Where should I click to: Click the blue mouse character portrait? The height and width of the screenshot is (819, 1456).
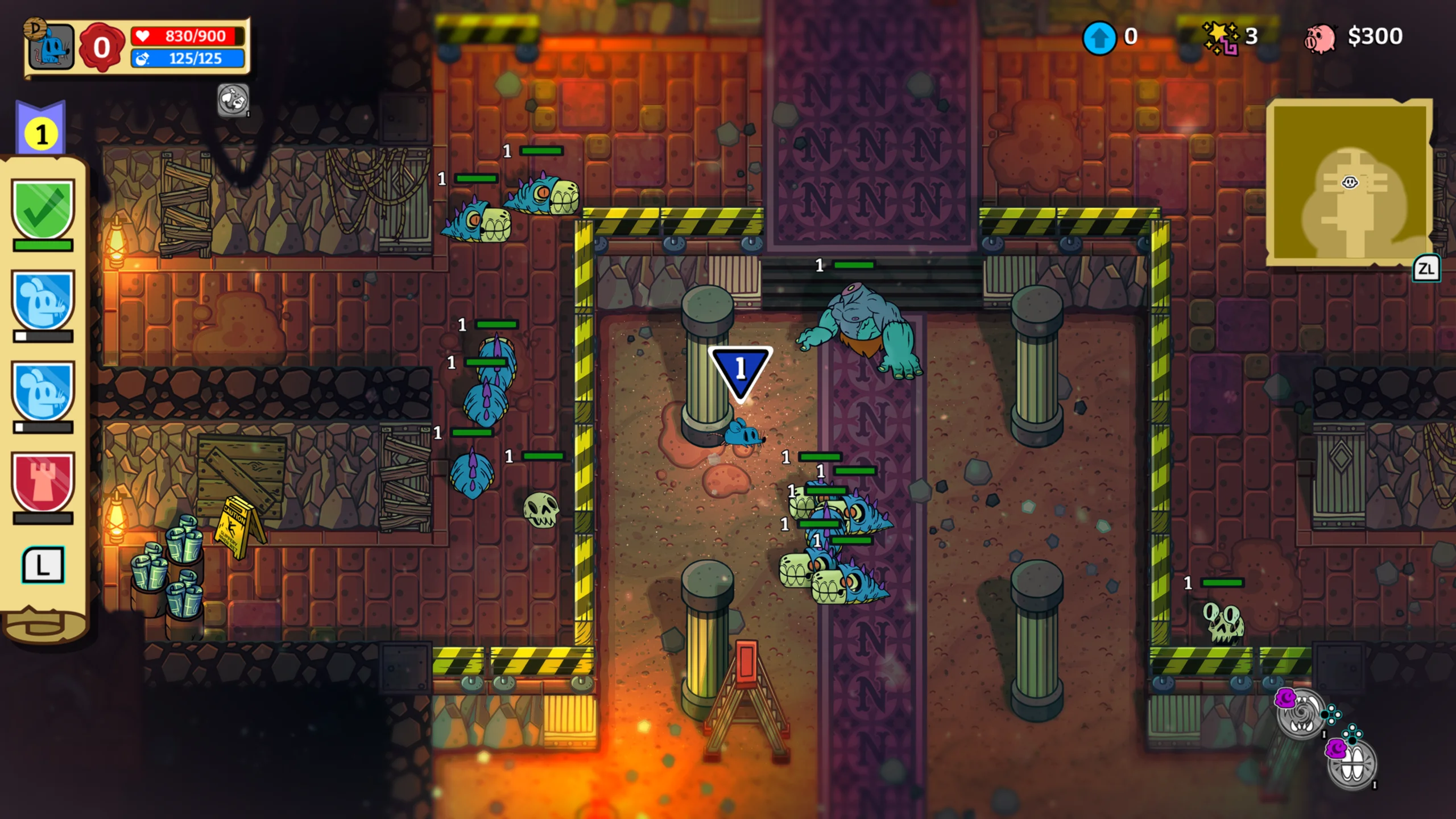(x=51, y=47)
